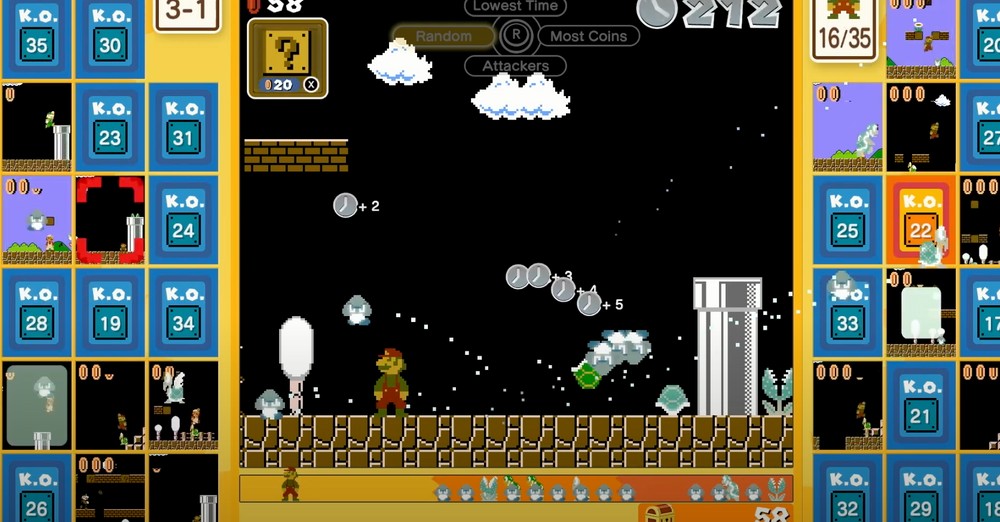Screen dimensions: 1000x522
Task: Click the K.O. player tile 31
Action: click(183, 127)
